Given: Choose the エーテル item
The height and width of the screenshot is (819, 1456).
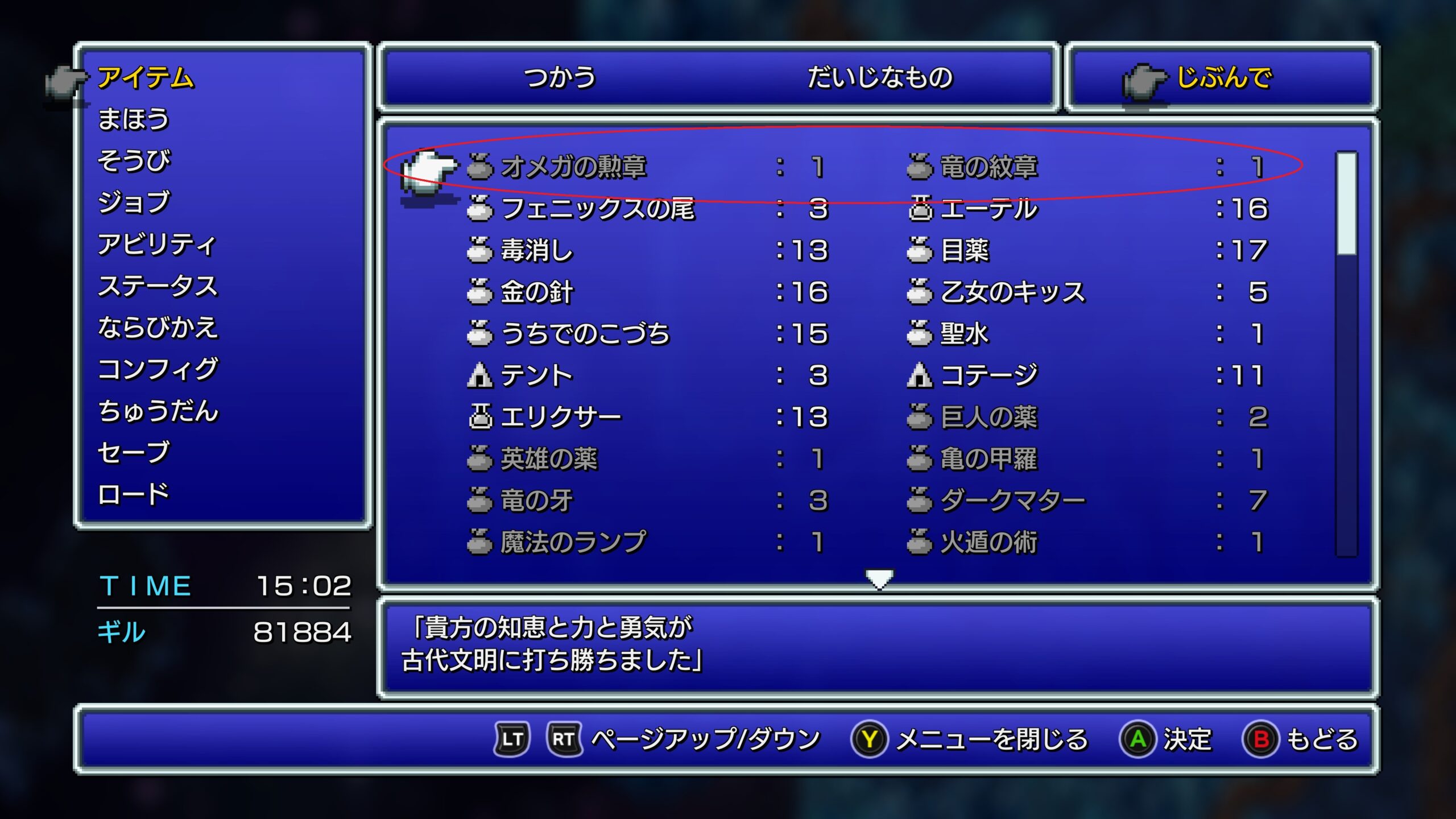Looking at the screenshot, I should pyautogui.click(x=988, y=209).
